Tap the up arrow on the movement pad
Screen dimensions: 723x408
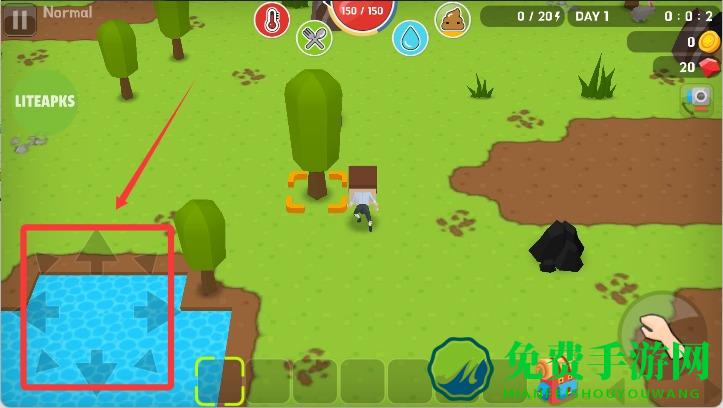coord(97,250)
